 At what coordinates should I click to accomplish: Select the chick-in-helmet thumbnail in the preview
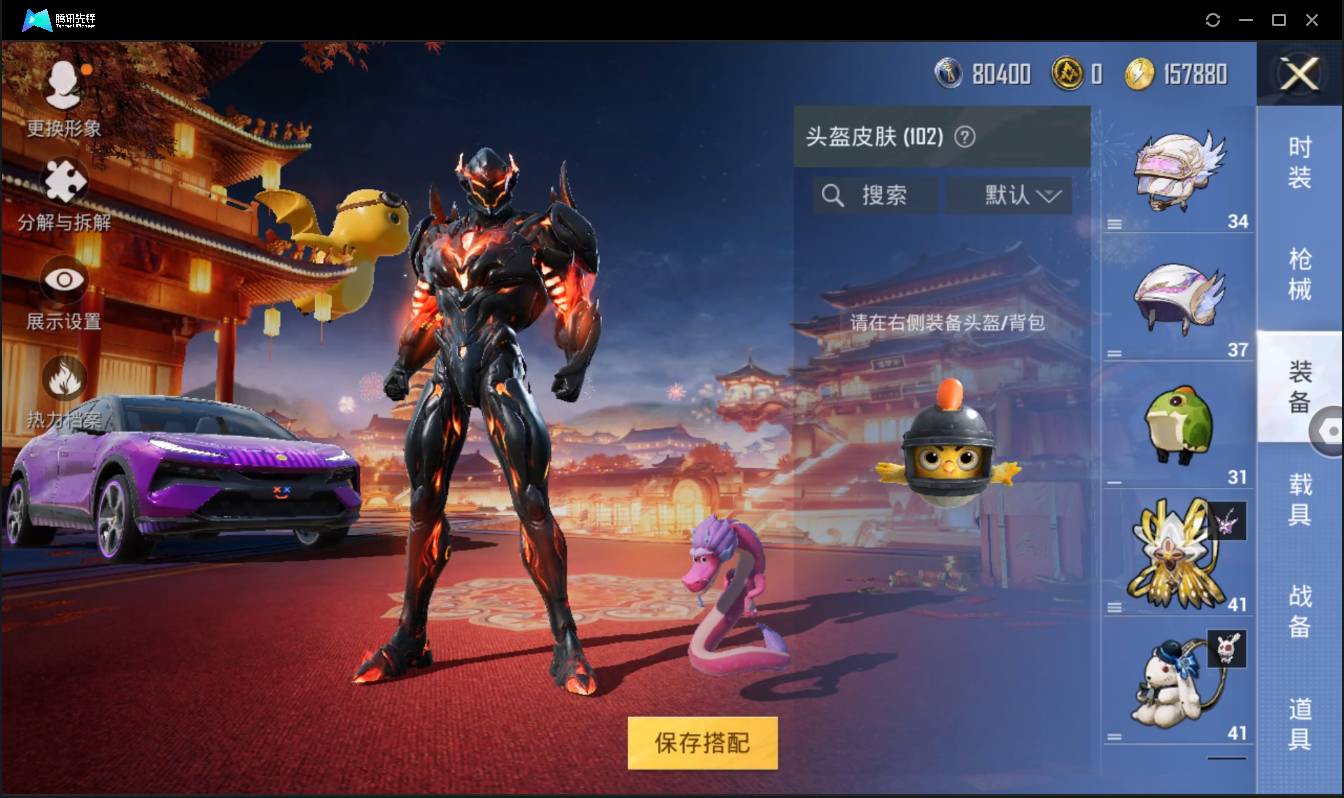947,455
